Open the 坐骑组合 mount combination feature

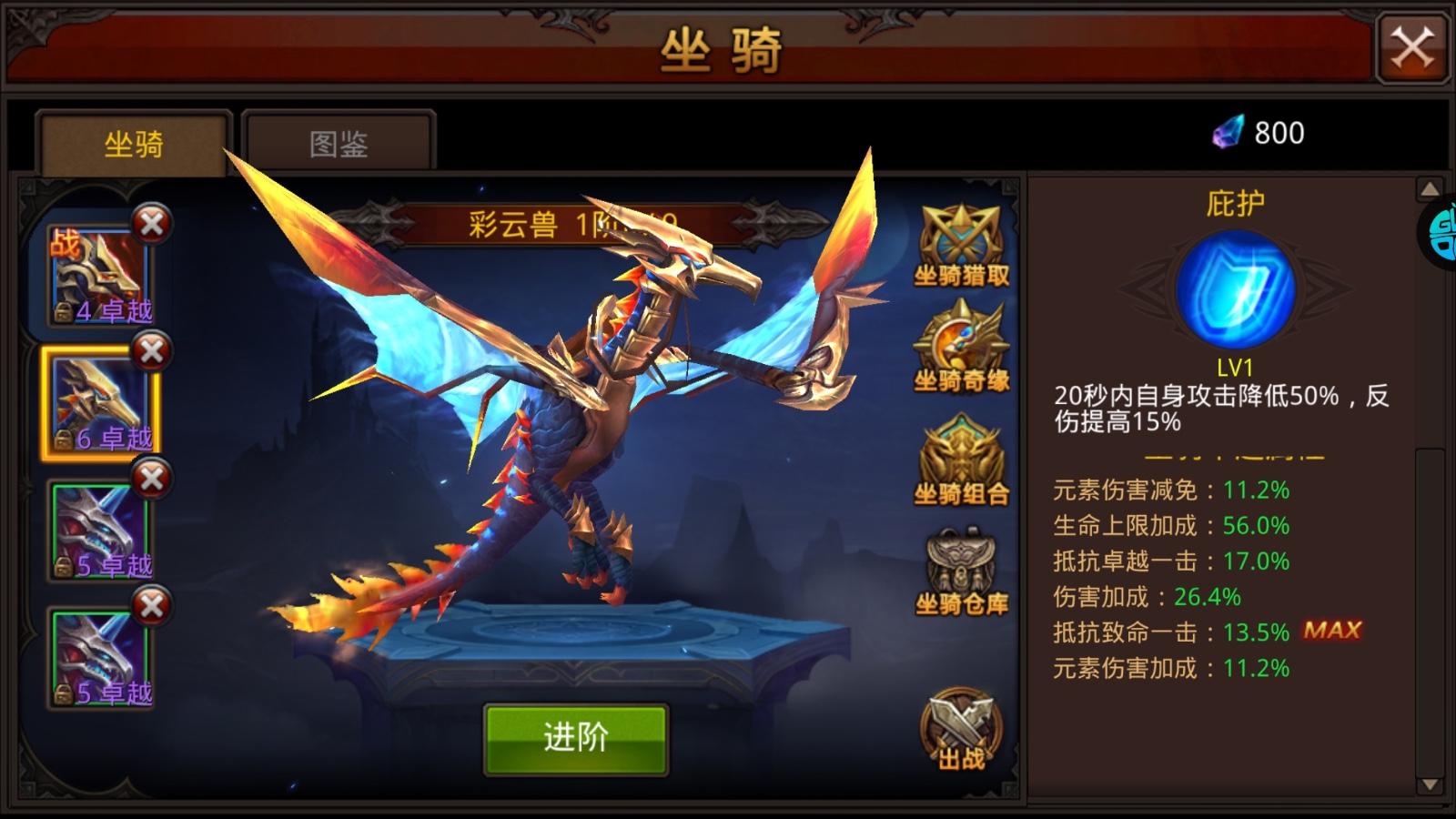tap(962, 453)
